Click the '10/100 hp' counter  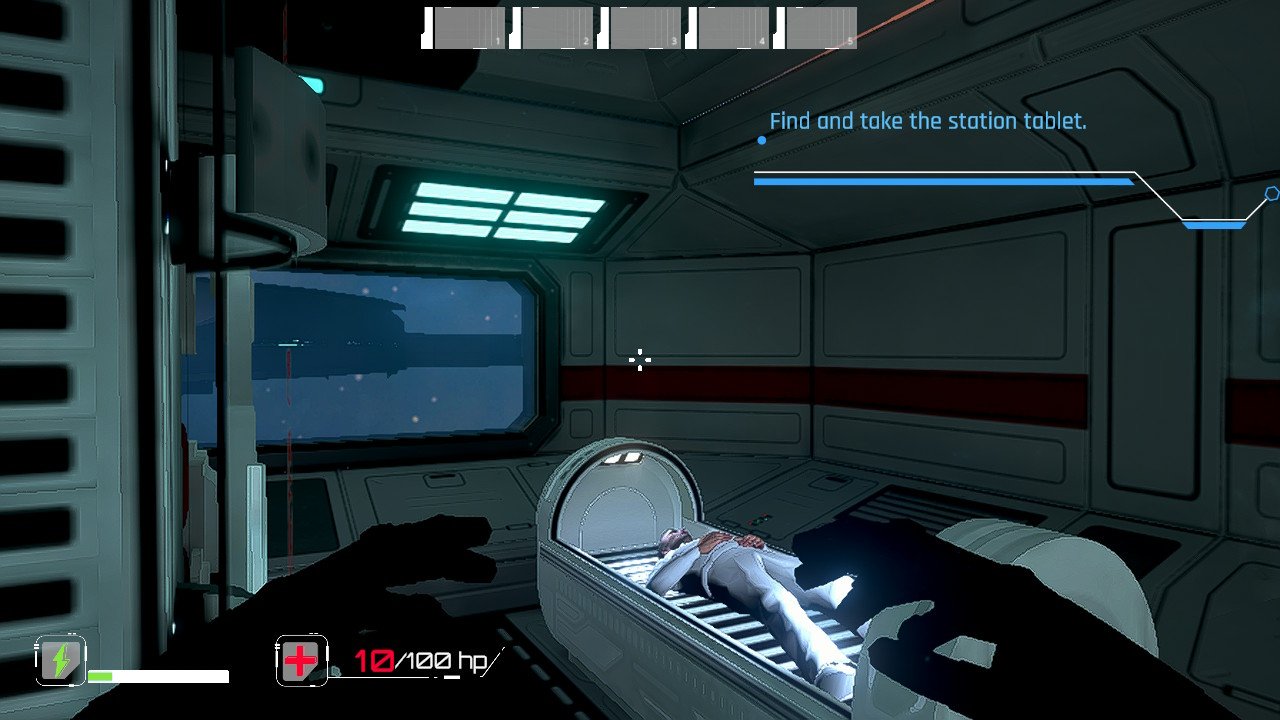(420, 659)
